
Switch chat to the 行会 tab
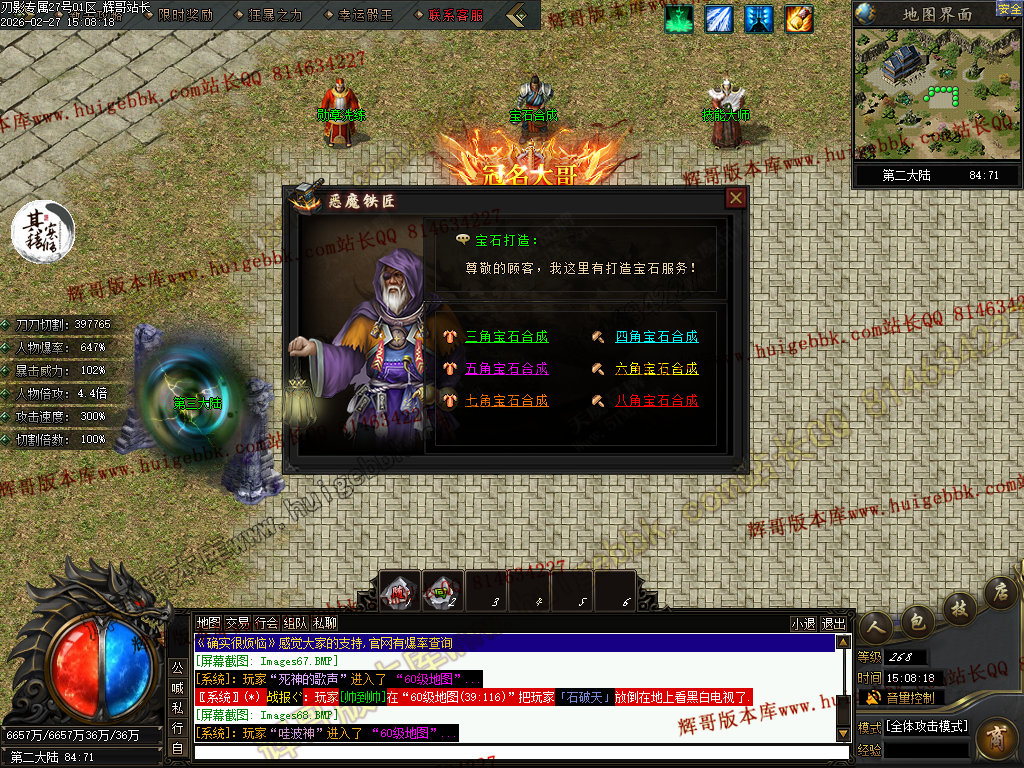[x=266, y=622]
